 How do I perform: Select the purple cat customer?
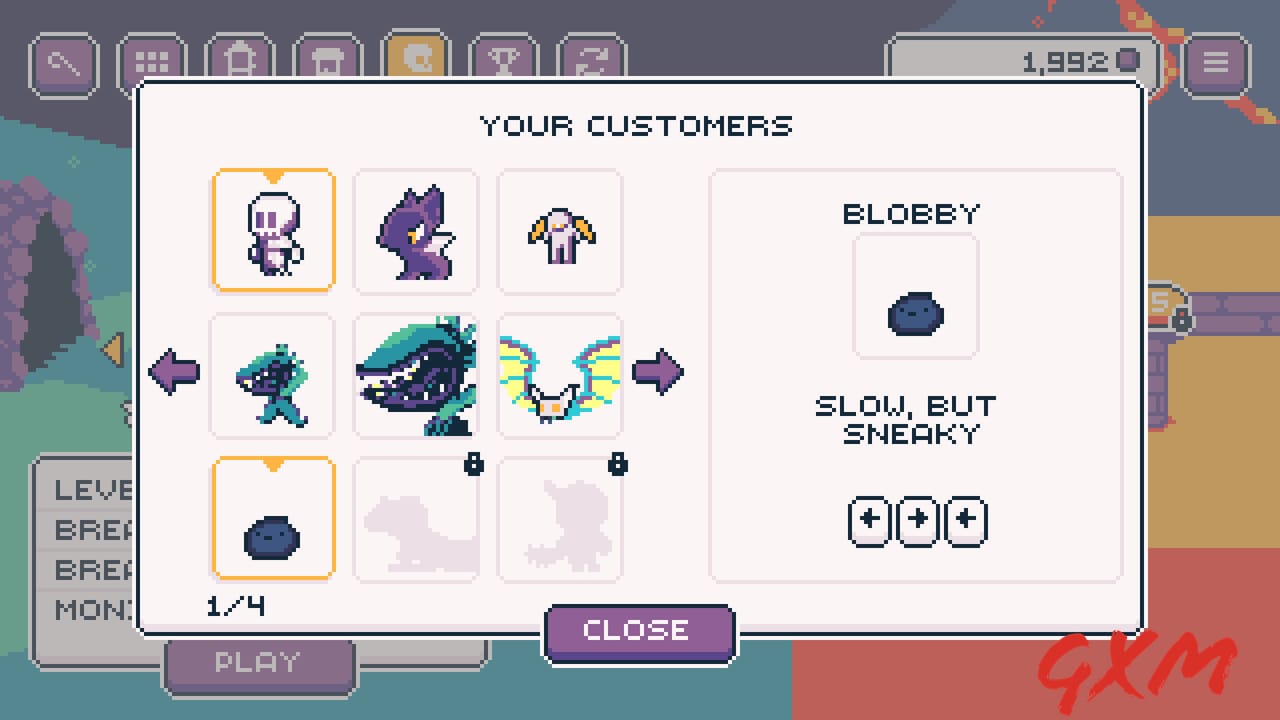pos(416,230)
